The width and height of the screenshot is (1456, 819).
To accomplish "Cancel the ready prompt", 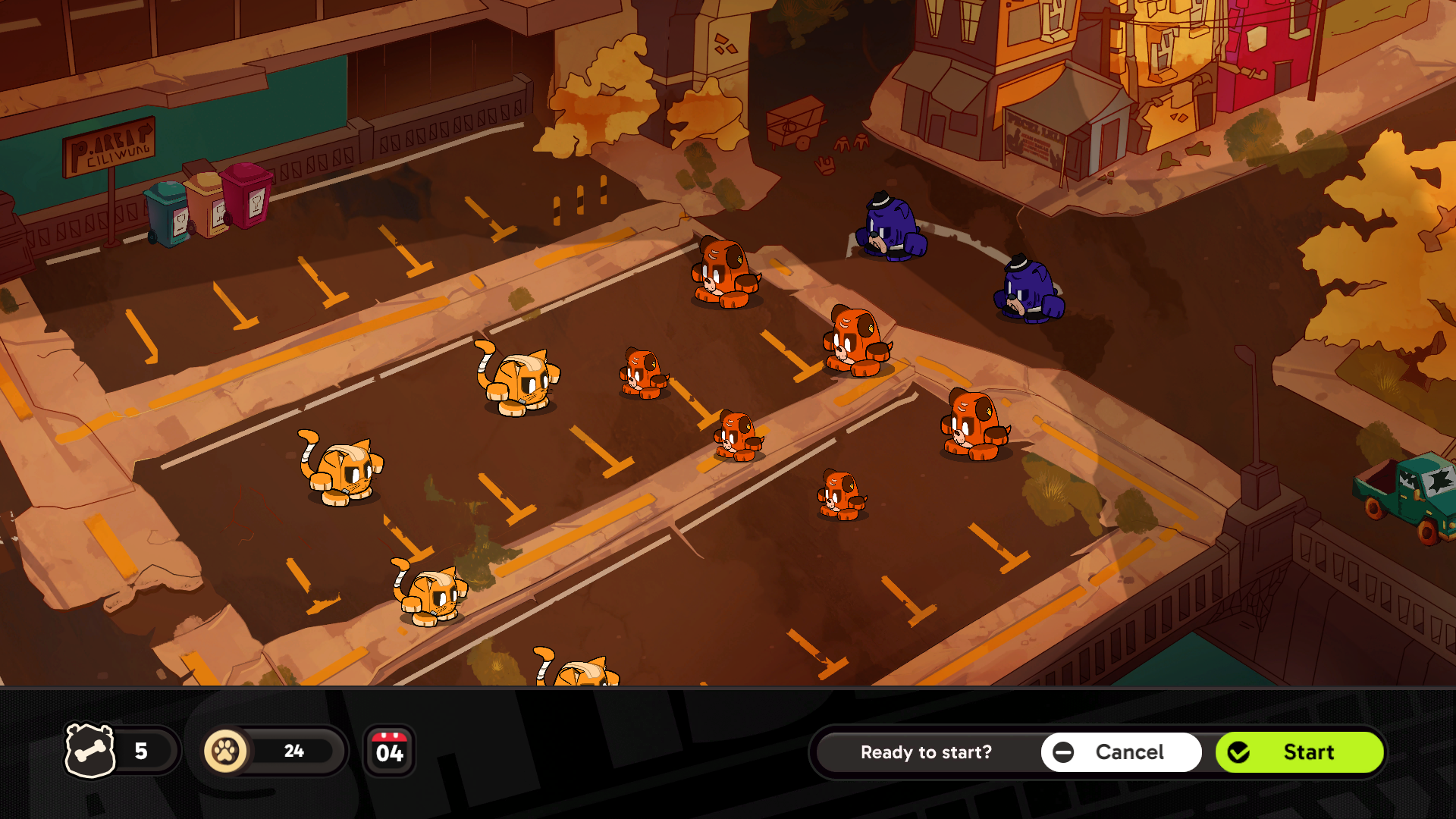I will pos(1120,752).
